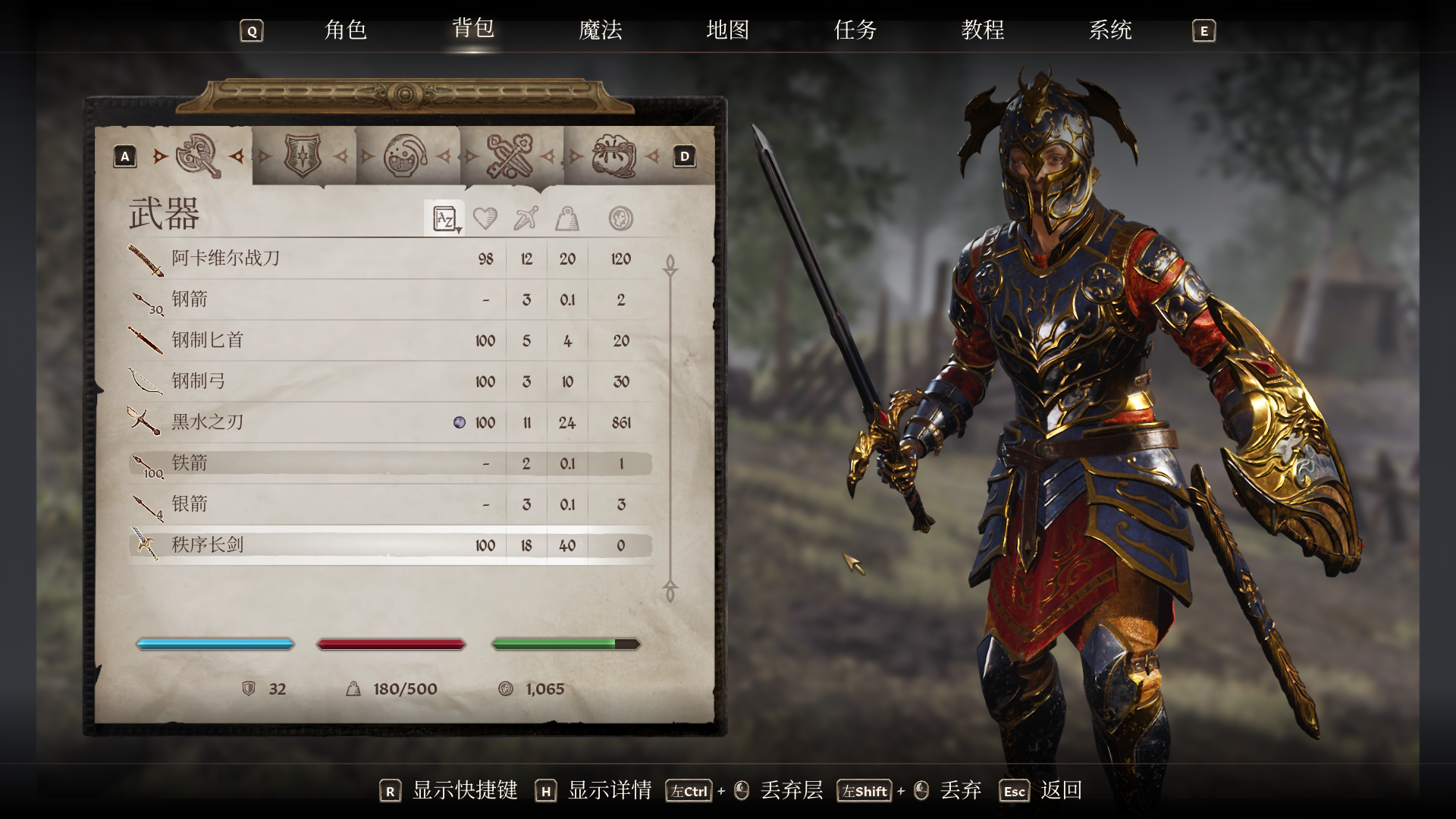1456x819 pixels.
Task: Sort items by the coin value column
Action: (620, 218)
